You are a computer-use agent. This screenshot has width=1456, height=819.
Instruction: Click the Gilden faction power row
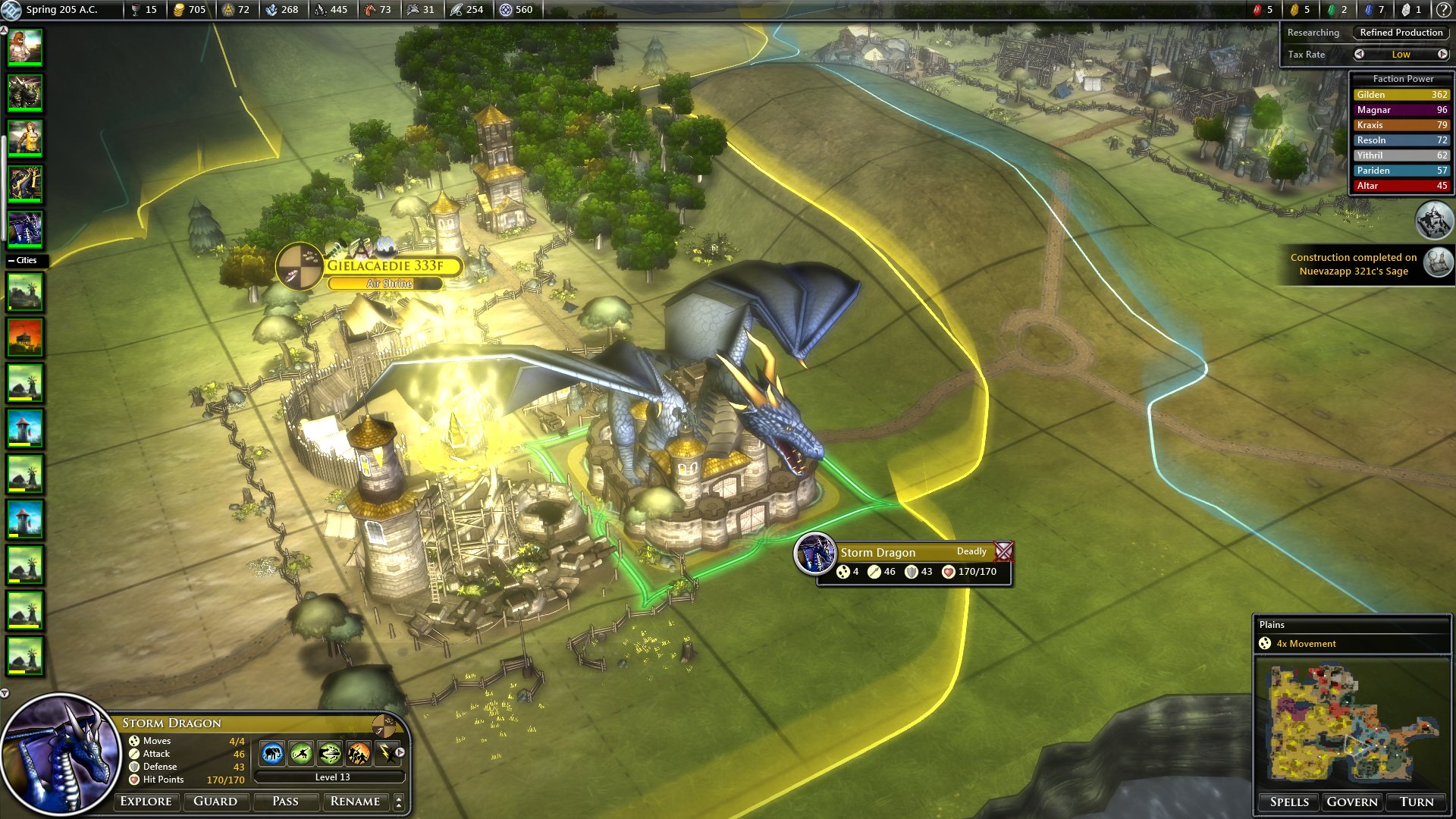(x=1401, y=95)
